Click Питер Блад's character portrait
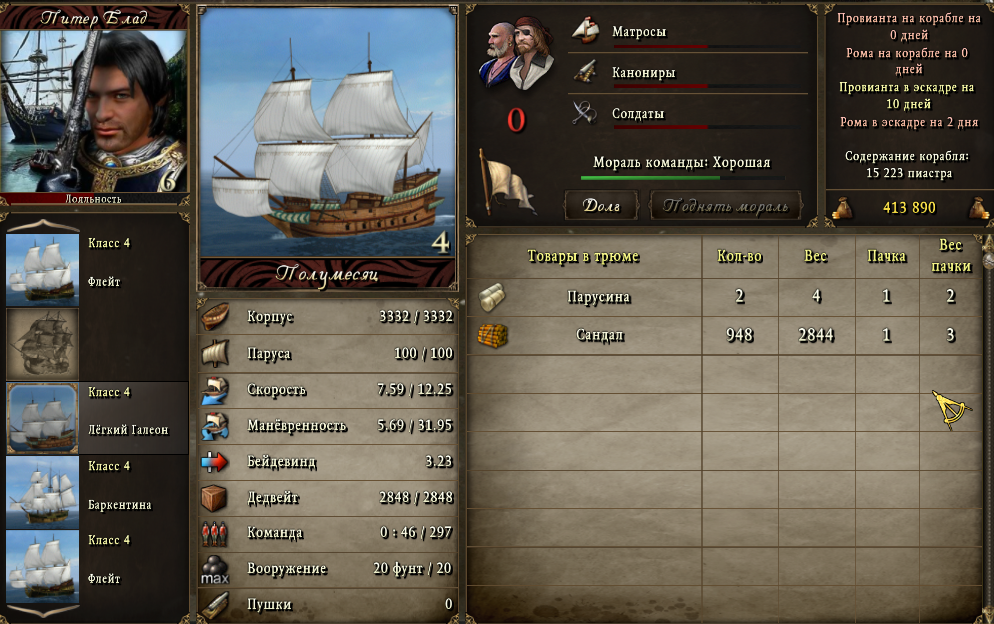Screen dimensions: 994x624 93,110
